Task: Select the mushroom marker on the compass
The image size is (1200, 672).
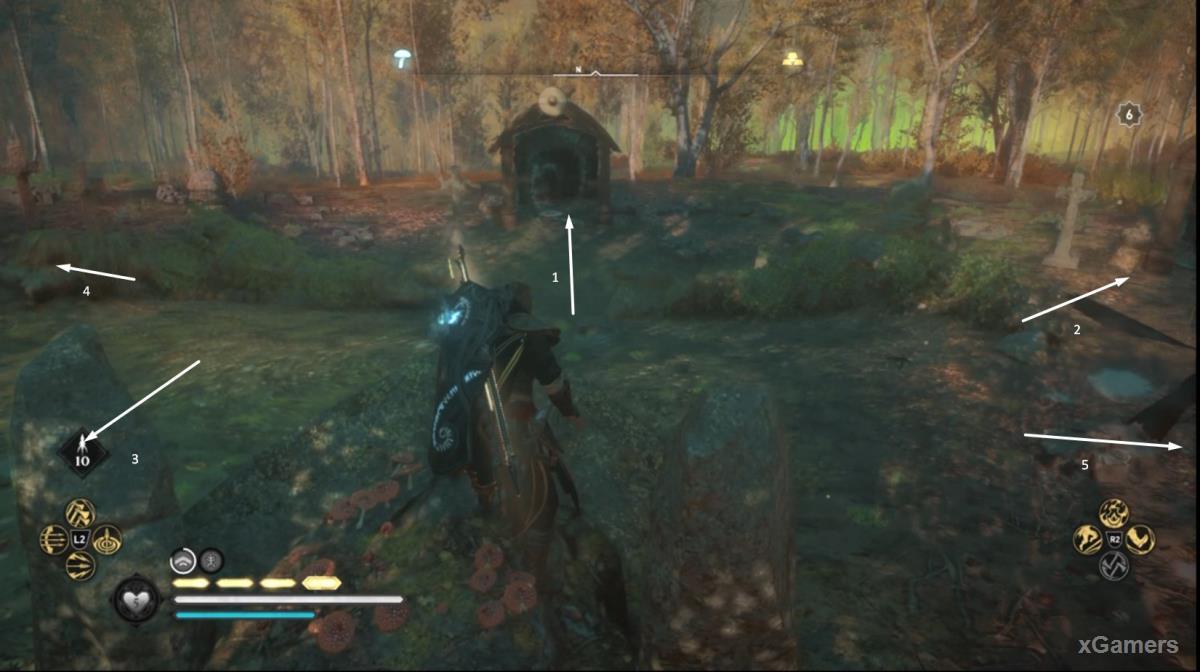Action: 404,59
